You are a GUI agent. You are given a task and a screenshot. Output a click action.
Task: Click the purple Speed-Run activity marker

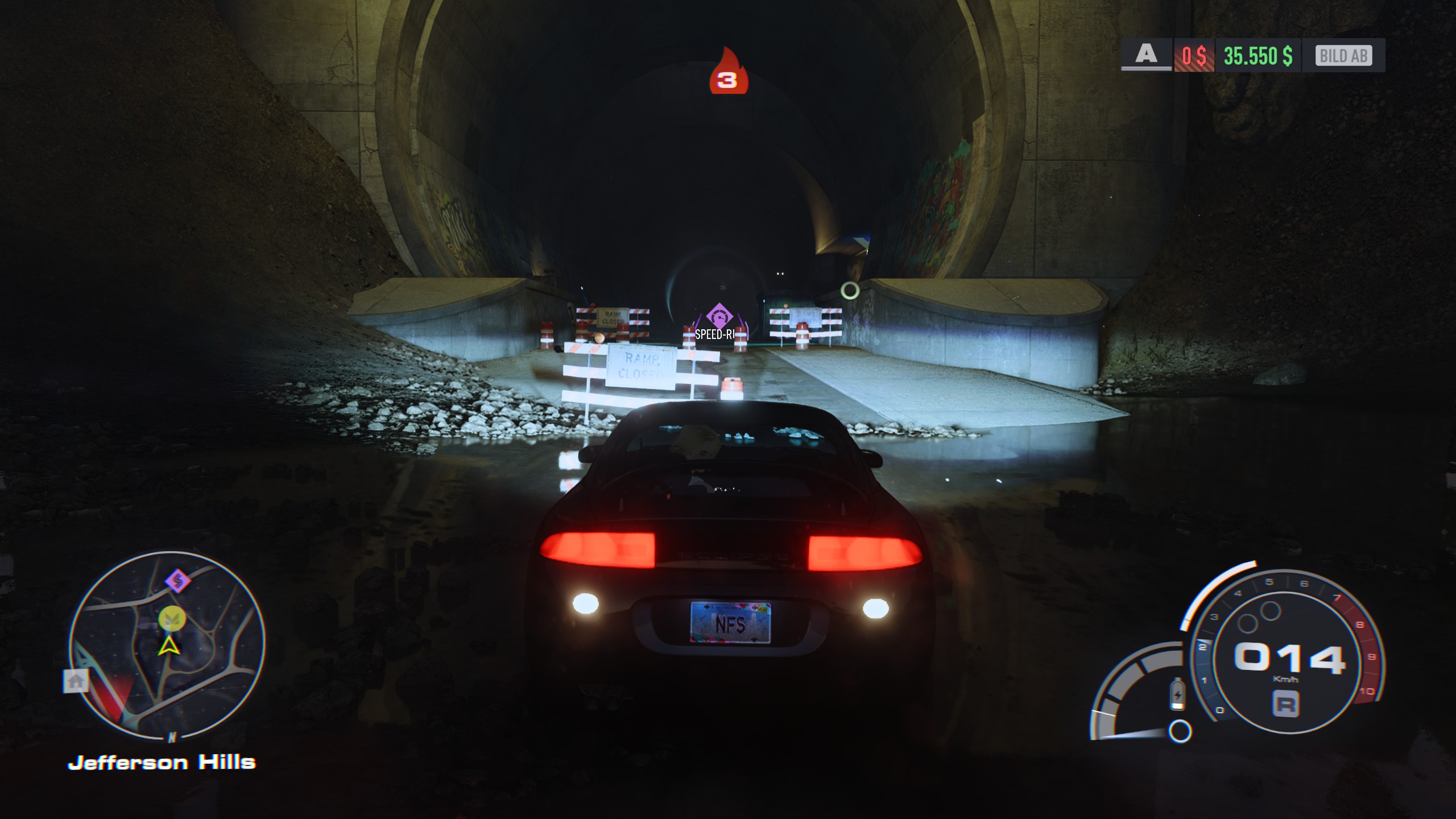pos(719,316)
